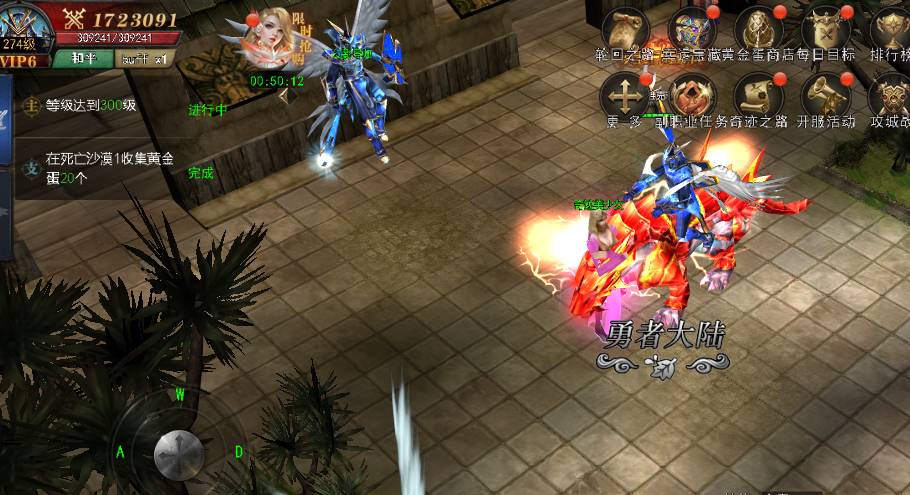Open the 副职业任务 hooded figure icon
This screenshot has height=495, width=910.
click(692, 97)
